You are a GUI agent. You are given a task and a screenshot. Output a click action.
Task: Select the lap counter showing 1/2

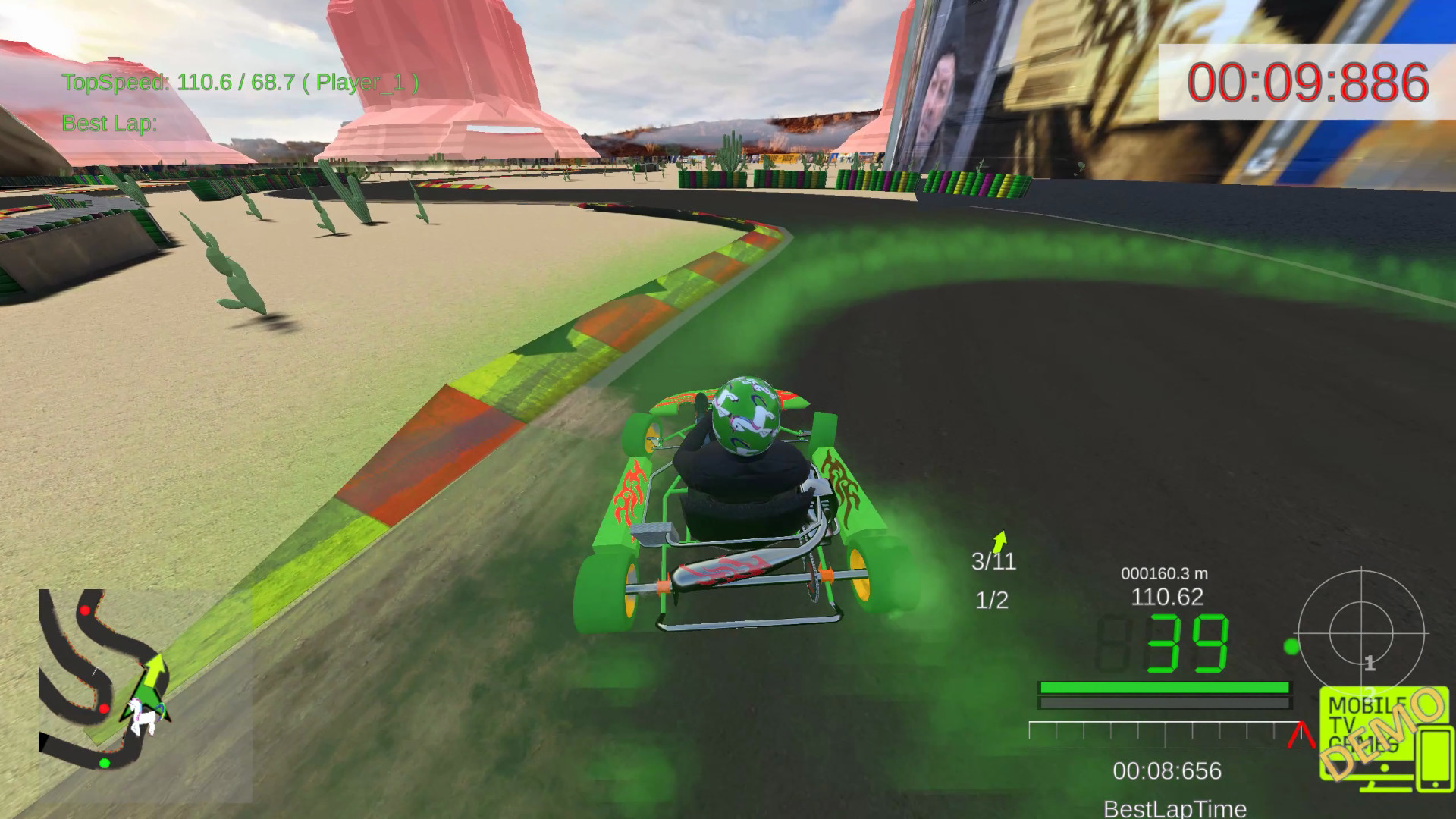tap(990, 601)
